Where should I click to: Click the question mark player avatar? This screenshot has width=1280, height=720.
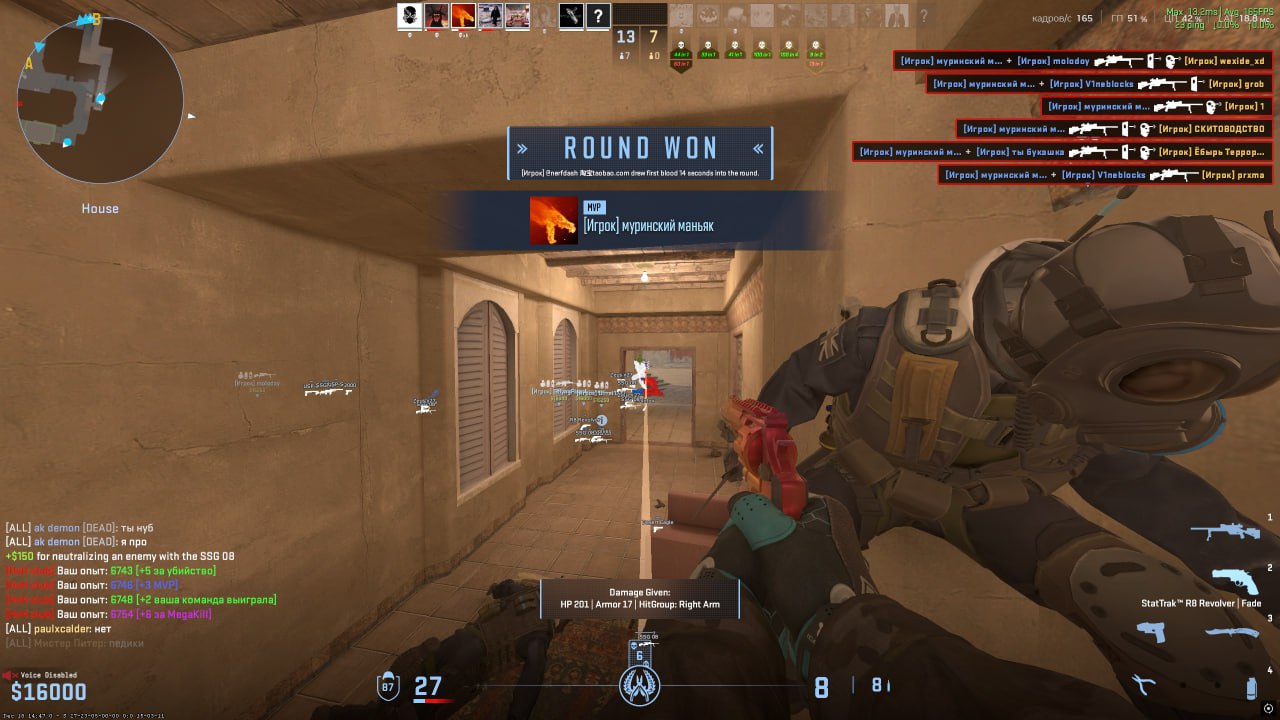click(598, 15)
